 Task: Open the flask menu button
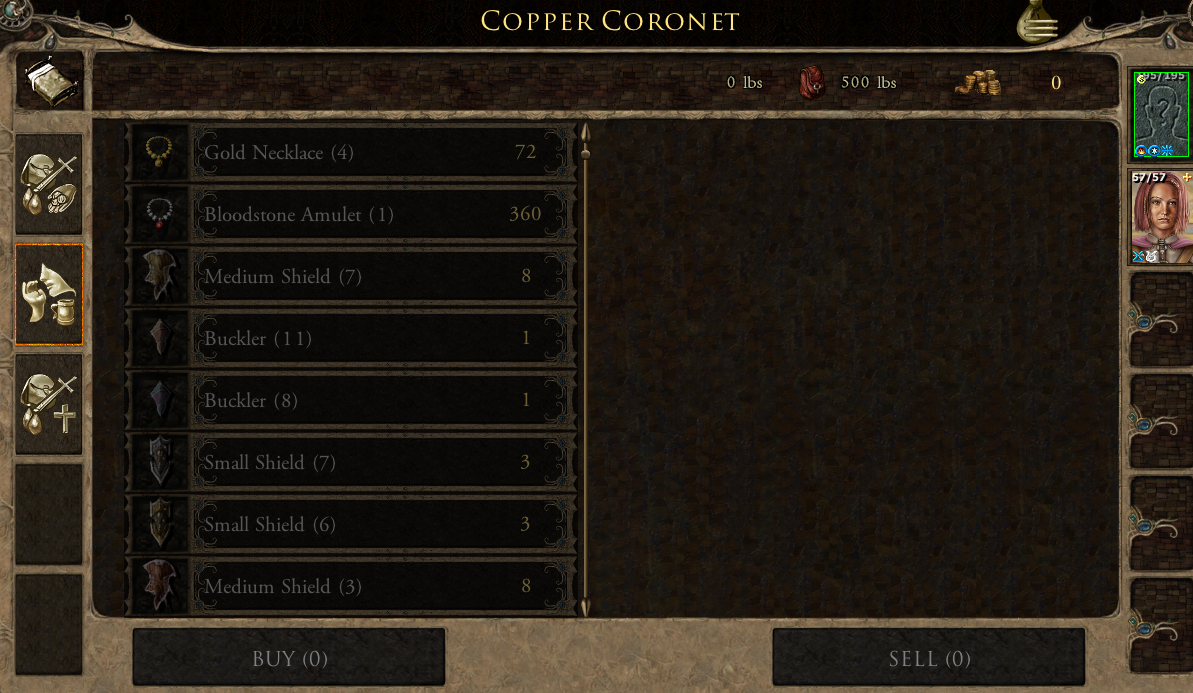click(x=1038, y=22)
